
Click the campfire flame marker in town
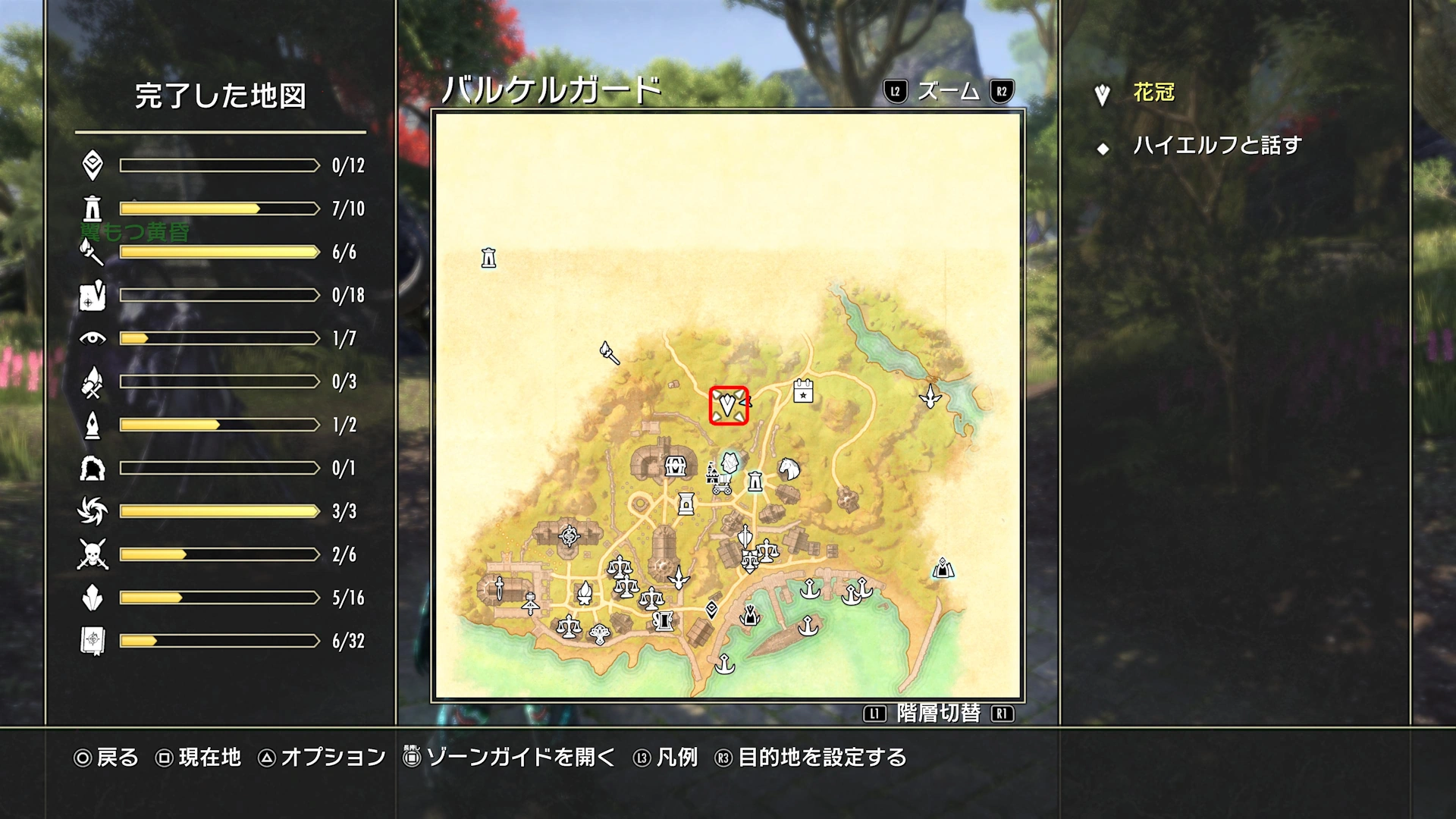585,592
